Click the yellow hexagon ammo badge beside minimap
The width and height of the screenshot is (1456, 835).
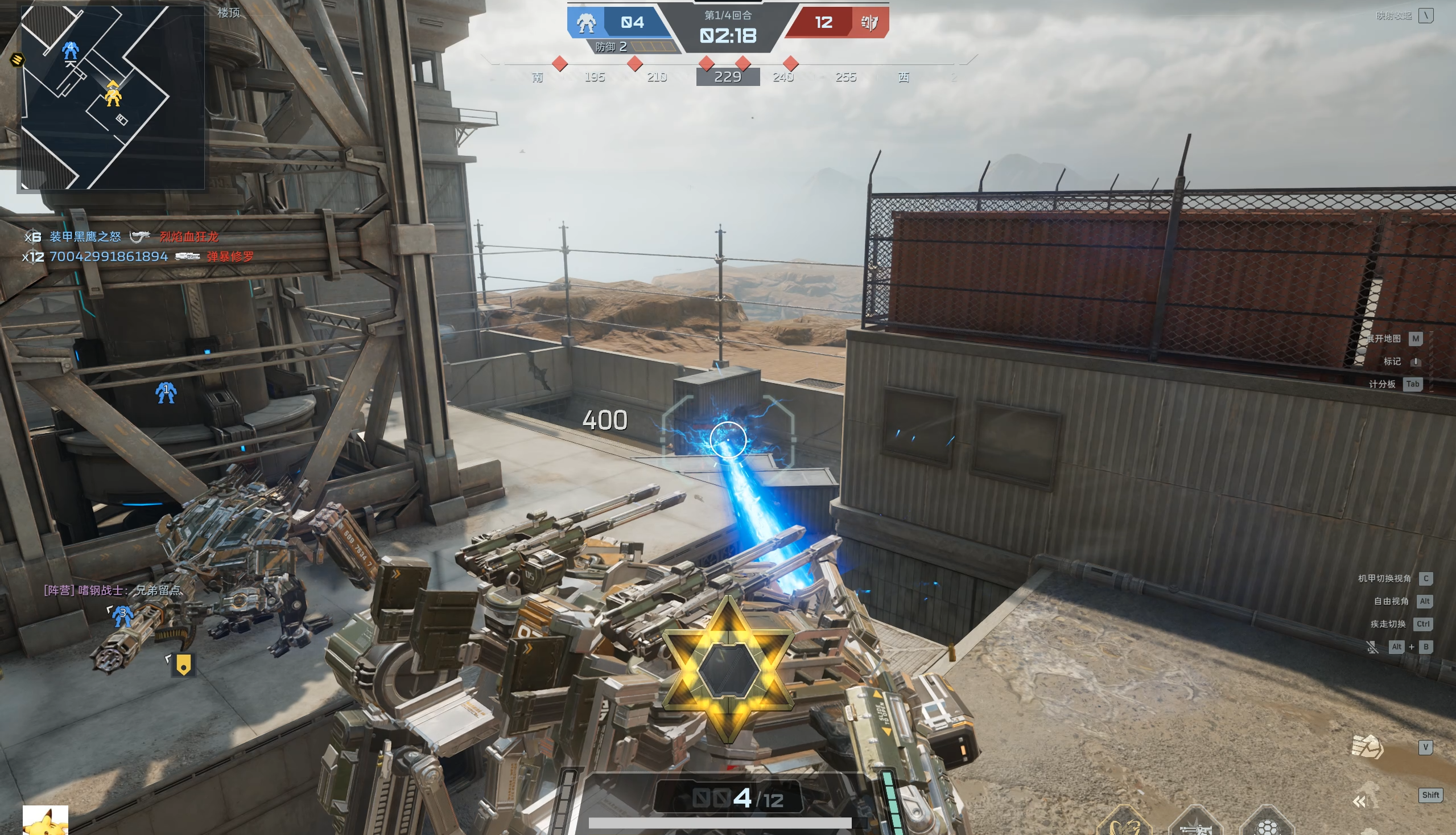tap(17, 59)
